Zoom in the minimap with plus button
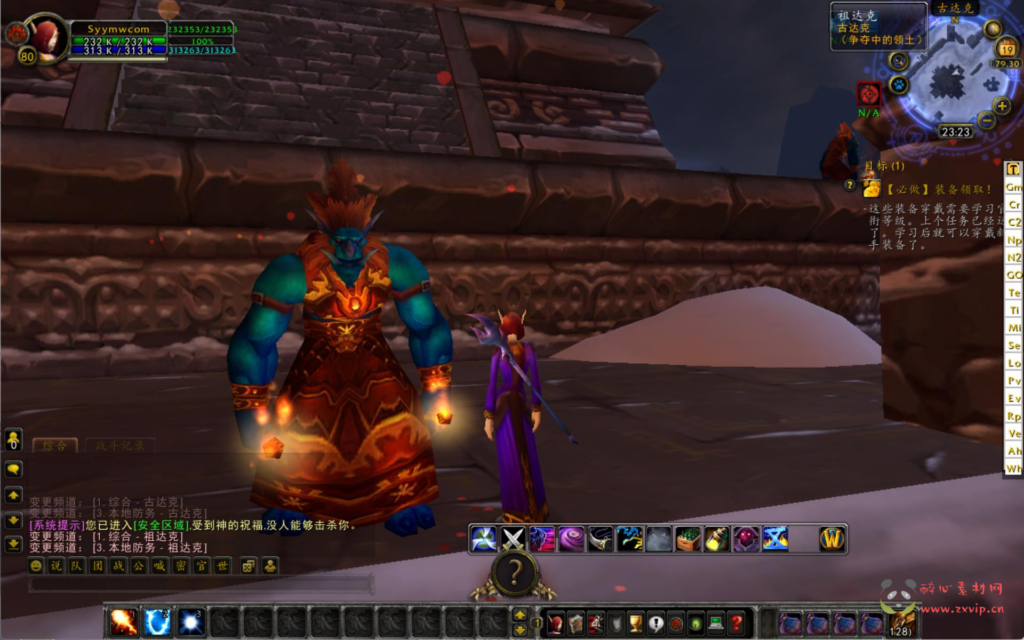Screen dimensions: 1024x640 click(1001, 106)
